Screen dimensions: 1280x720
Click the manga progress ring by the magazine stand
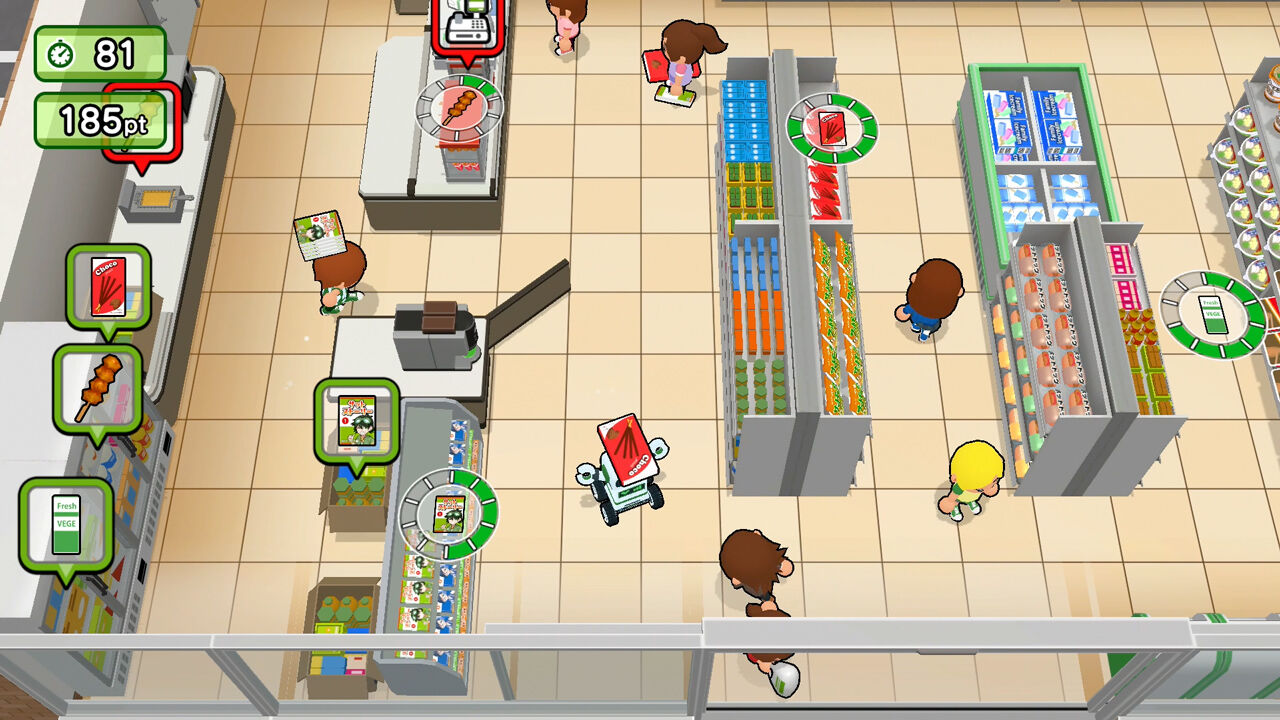click(450, 512)
